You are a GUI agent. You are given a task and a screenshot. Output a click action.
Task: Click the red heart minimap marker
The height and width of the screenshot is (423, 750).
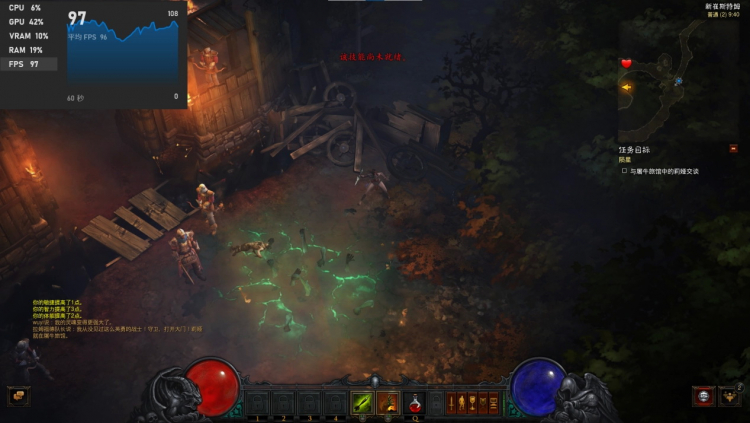point(627,64)
